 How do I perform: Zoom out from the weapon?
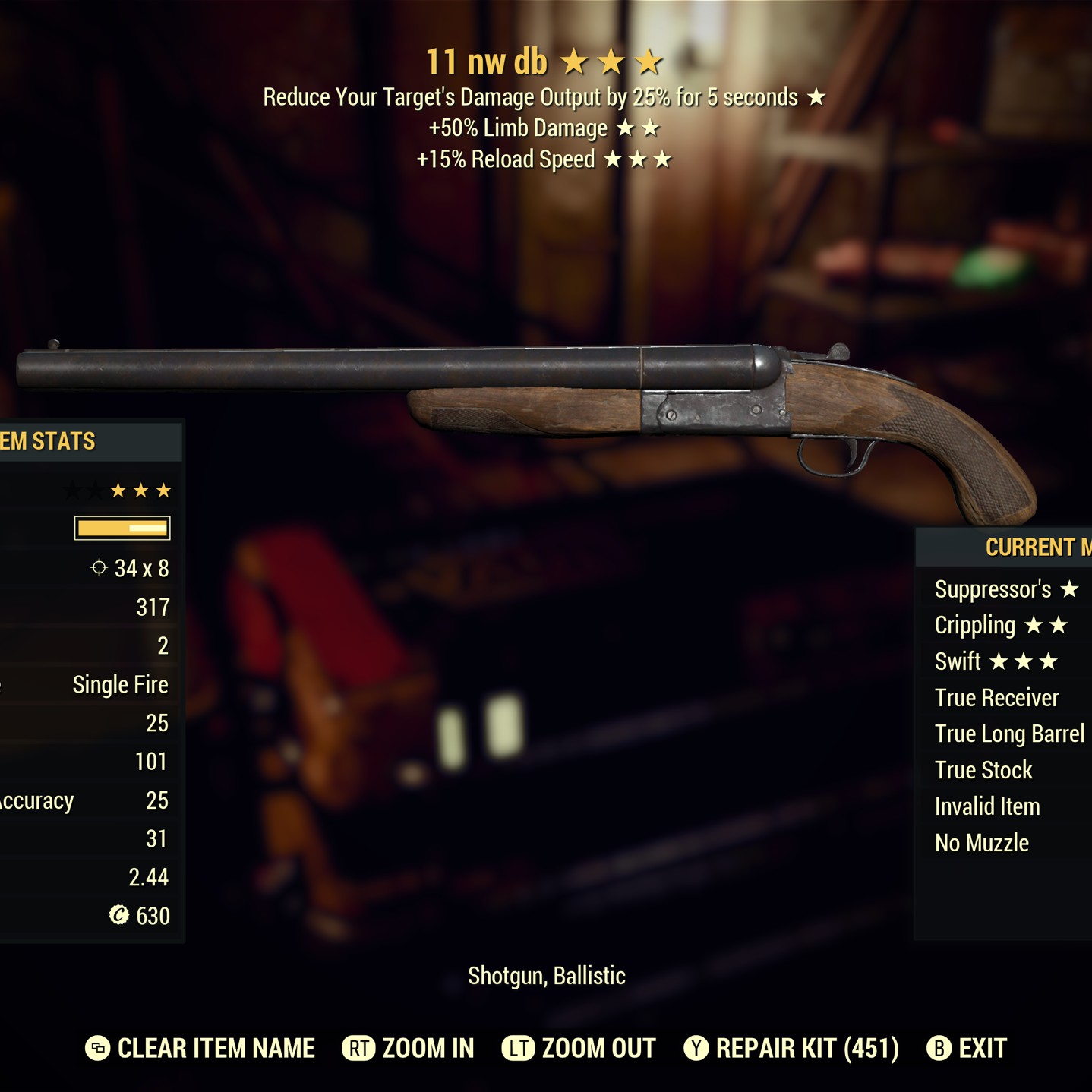579,1049
